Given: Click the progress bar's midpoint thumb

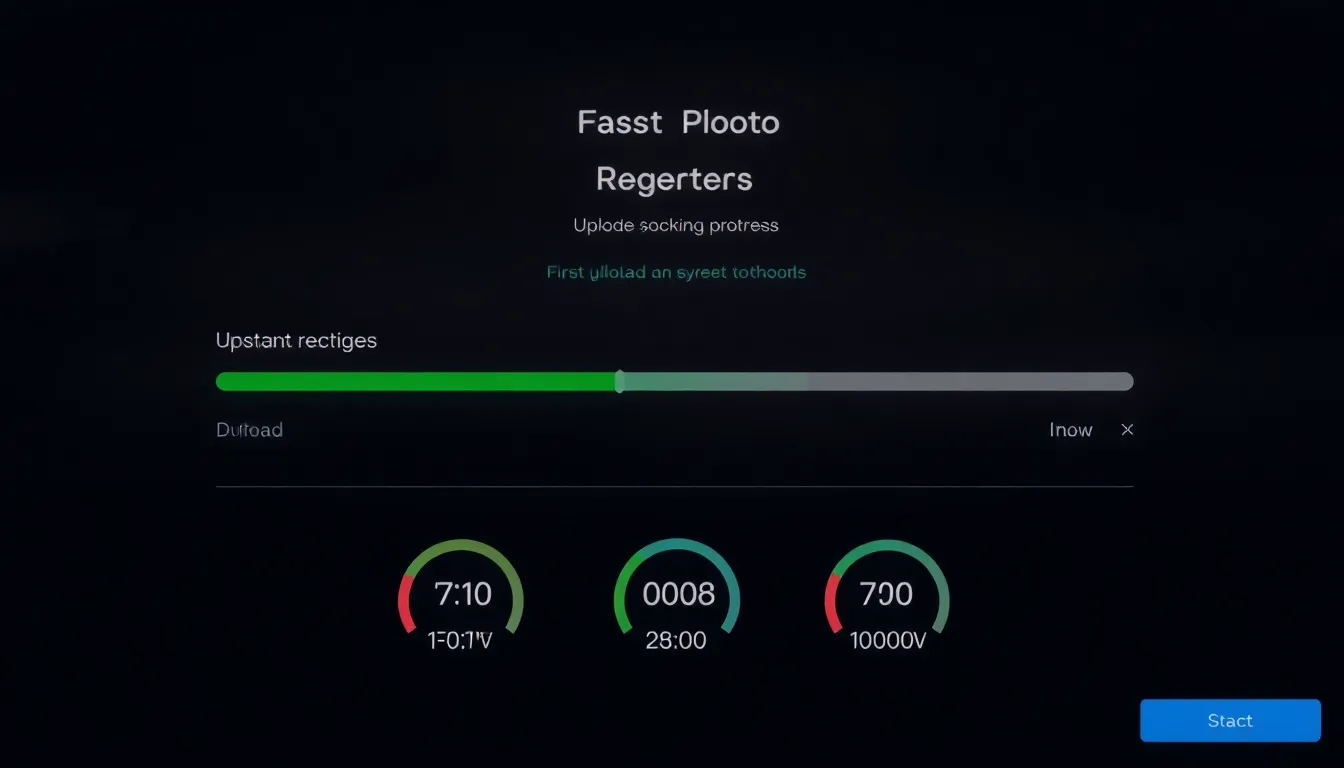Looking at the screenshot, I should pyautogui.click(x=619, y=381).
